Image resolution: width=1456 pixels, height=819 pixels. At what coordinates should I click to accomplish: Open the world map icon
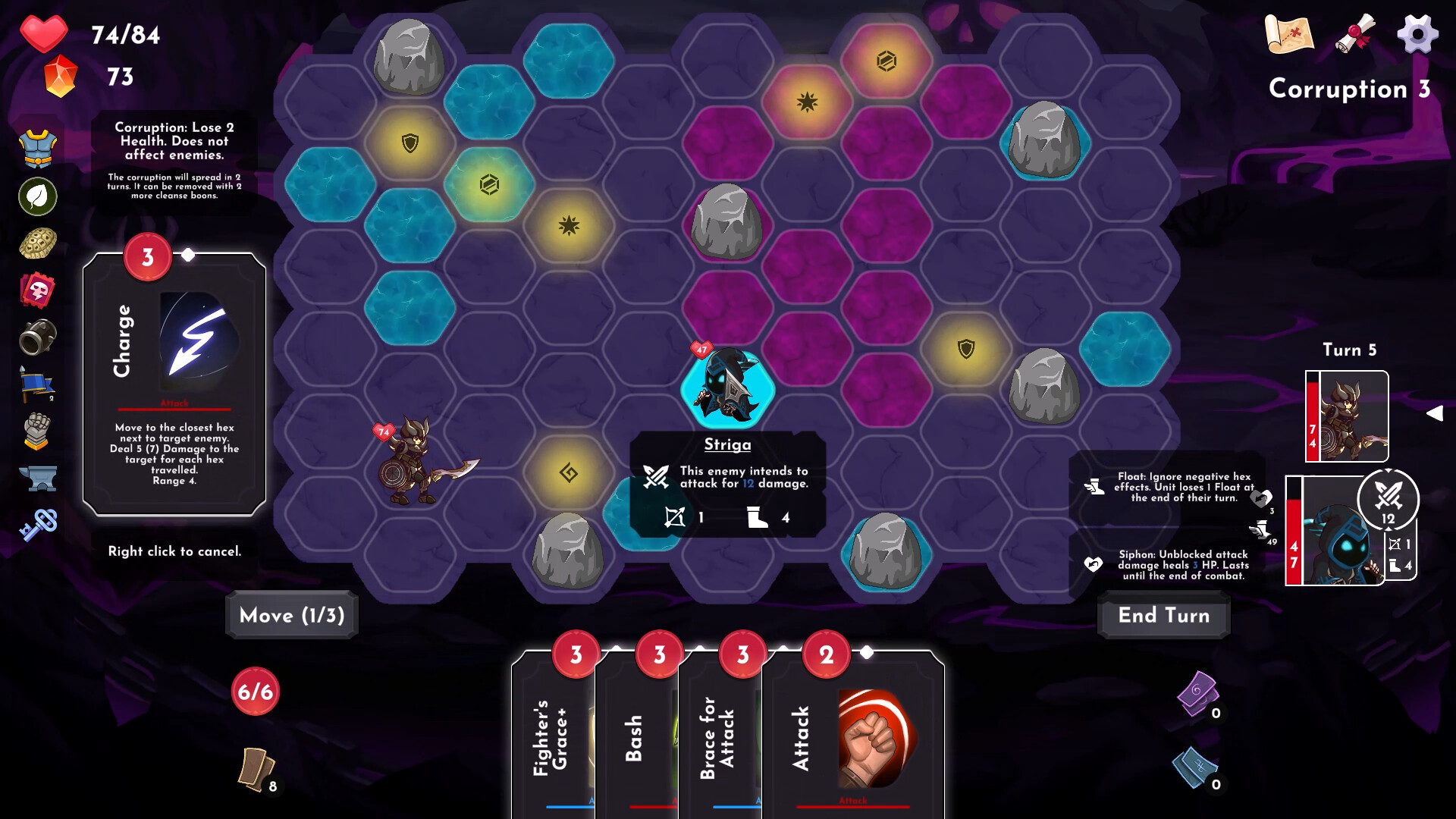coord(1289,34)
